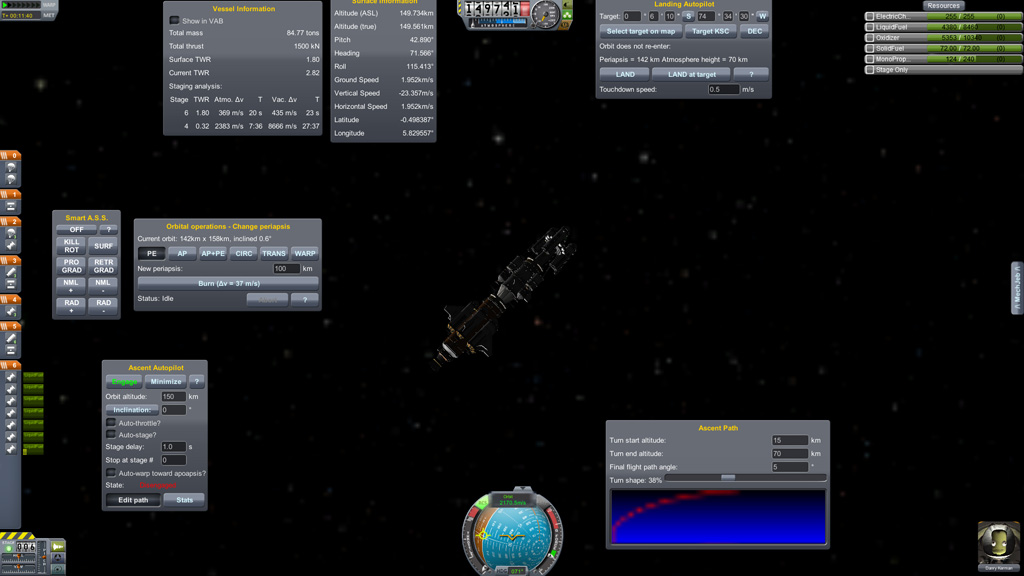Click the Burn (Δv = 37 m/s) button
The image size is (1024, 576).
tap(228, 283)
